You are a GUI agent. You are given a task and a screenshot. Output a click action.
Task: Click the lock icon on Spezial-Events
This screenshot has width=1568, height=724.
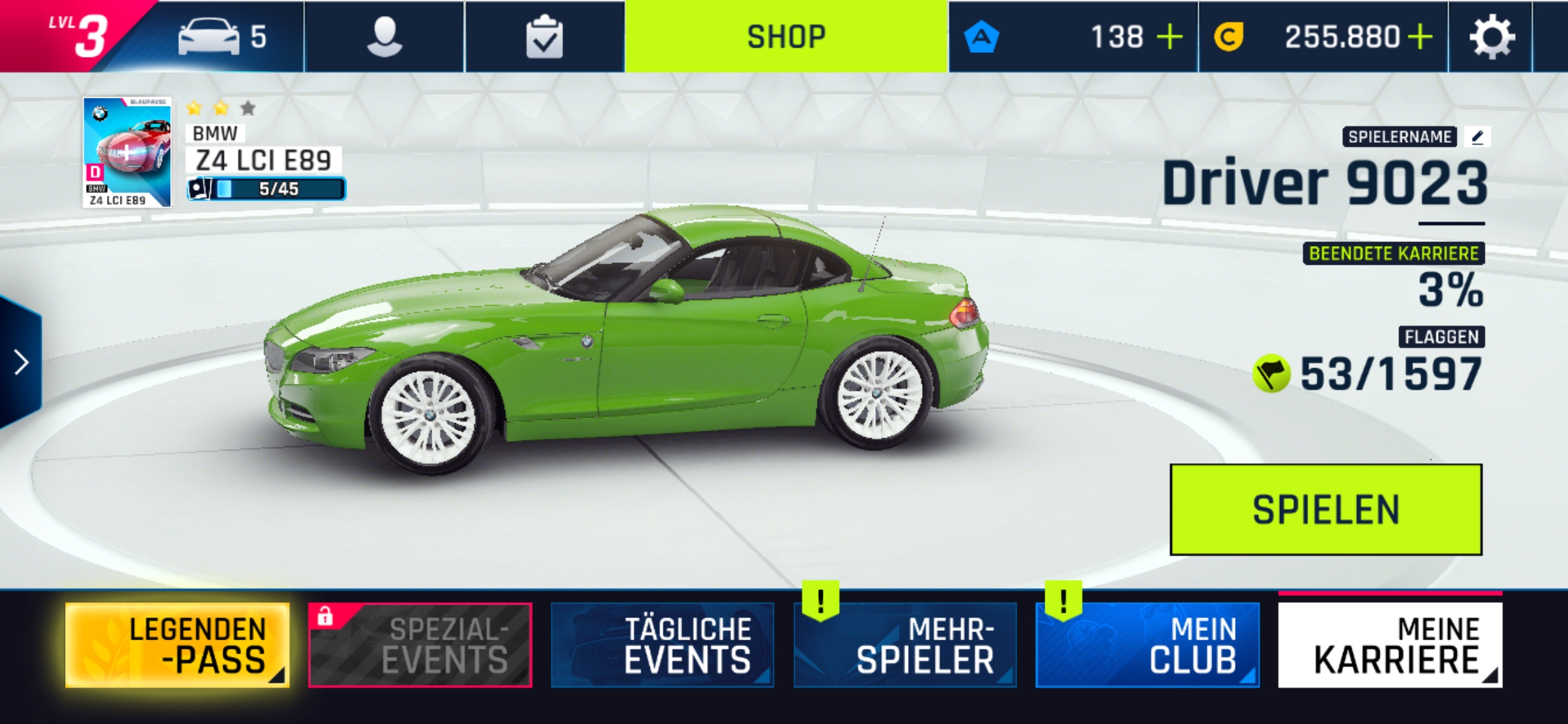[x=326, y=619]
